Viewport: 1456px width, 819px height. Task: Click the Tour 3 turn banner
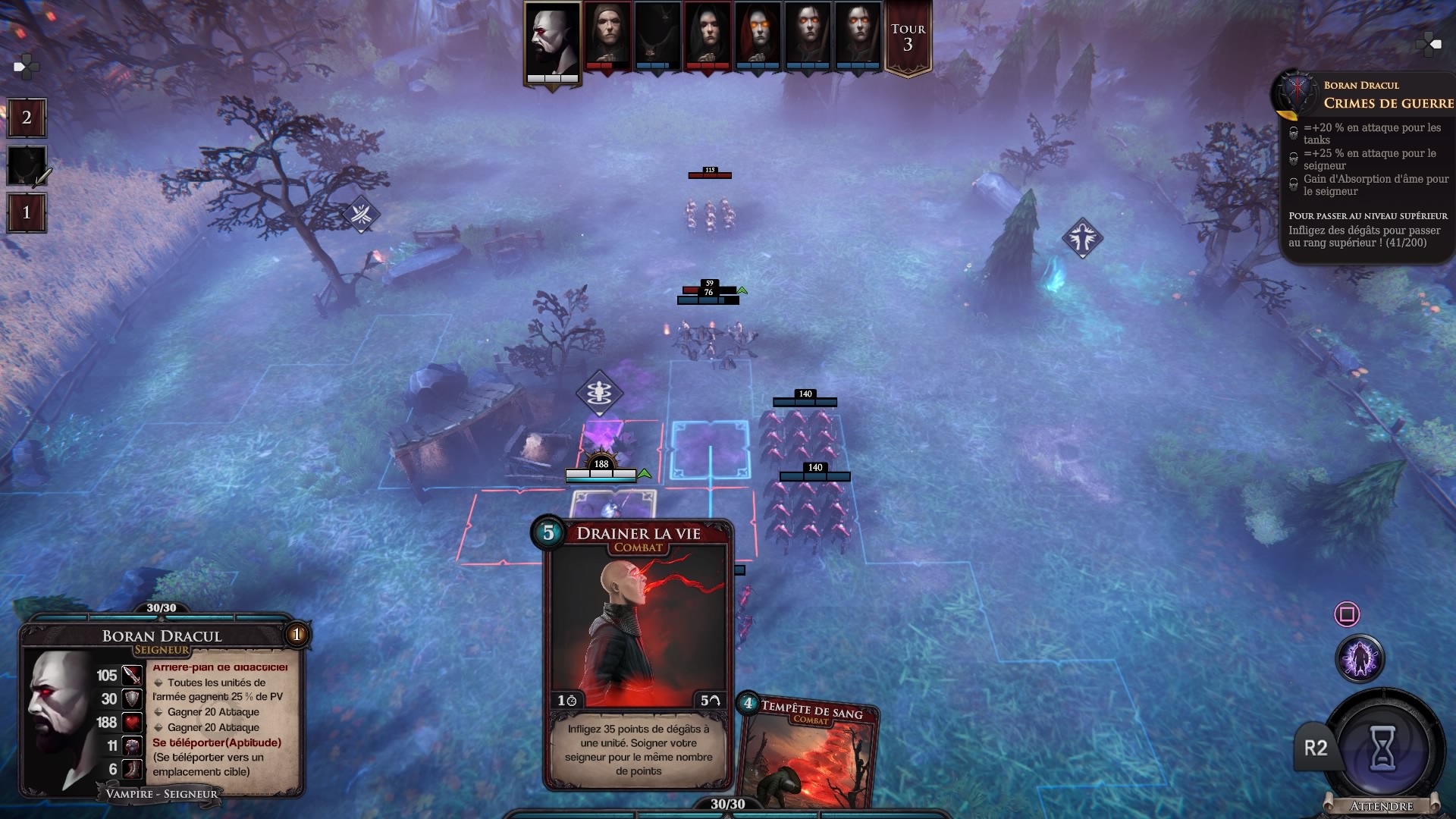[x=908, y=38]
